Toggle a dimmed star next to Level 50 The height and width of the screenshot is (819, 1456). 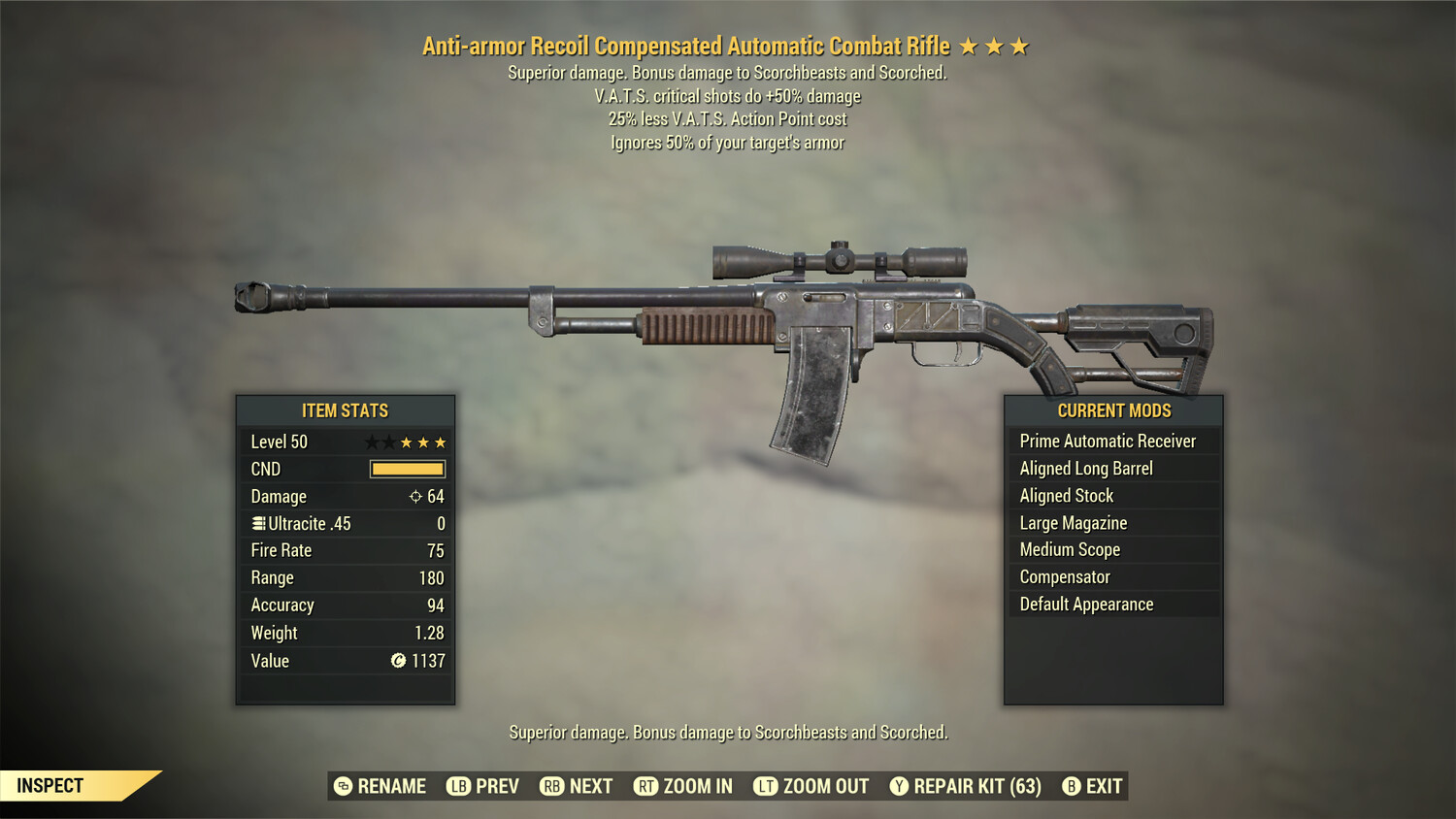coord(372,442)
